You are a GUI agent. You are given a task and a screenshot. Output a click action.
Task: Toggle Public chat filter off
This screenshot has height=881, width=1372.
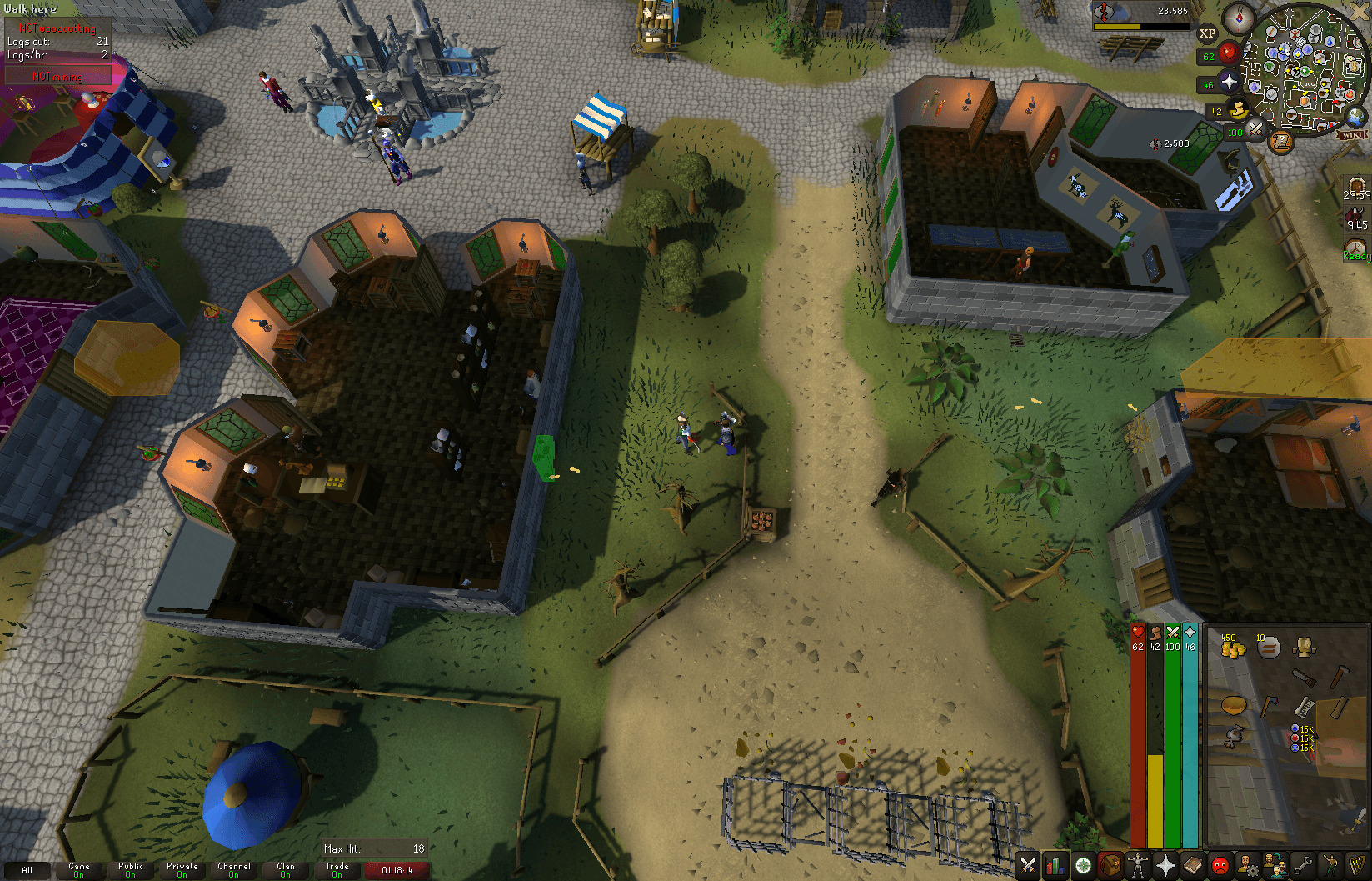point(130,870)
